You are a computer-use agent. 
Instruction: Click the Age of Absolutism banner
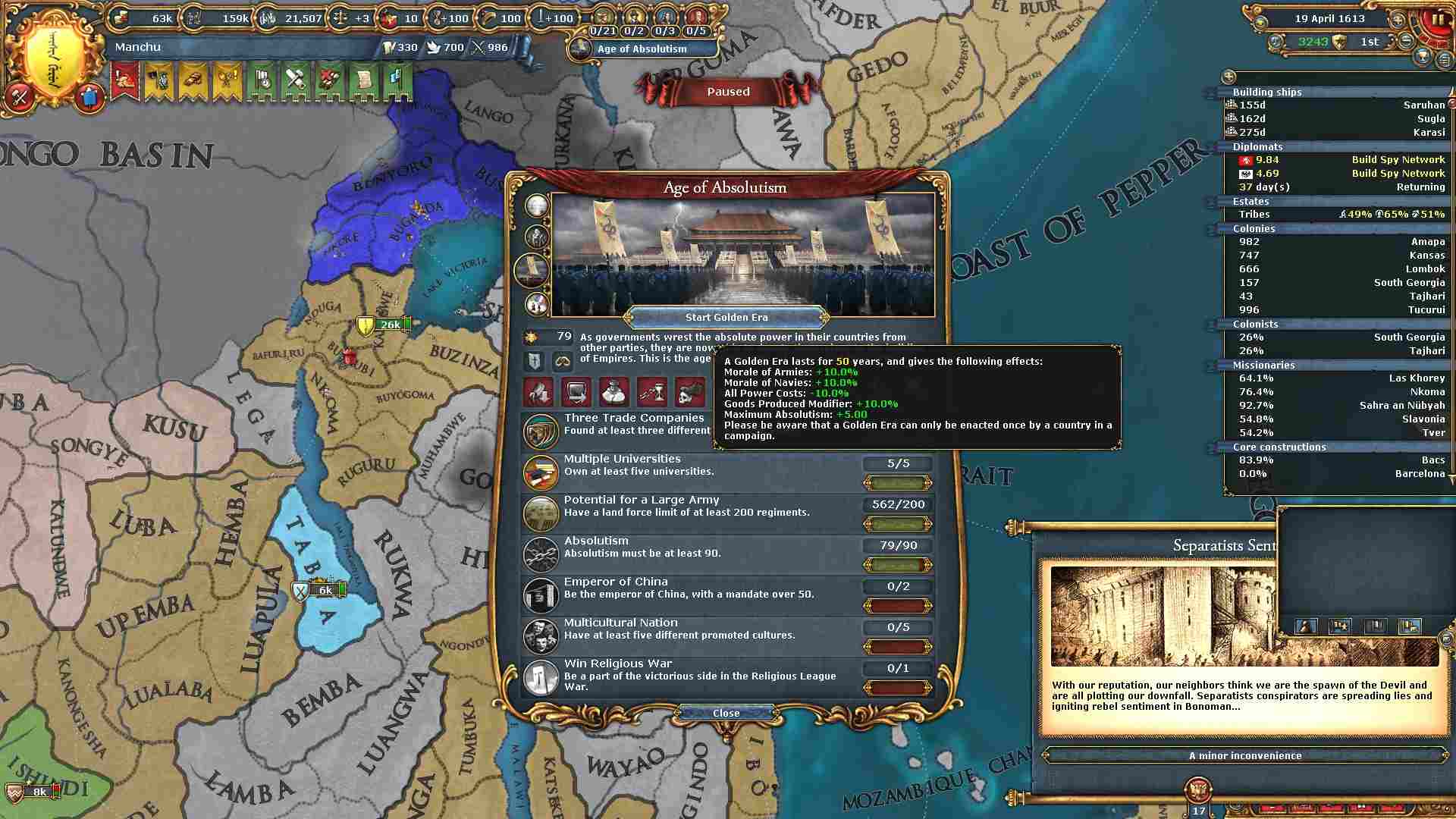642,49
